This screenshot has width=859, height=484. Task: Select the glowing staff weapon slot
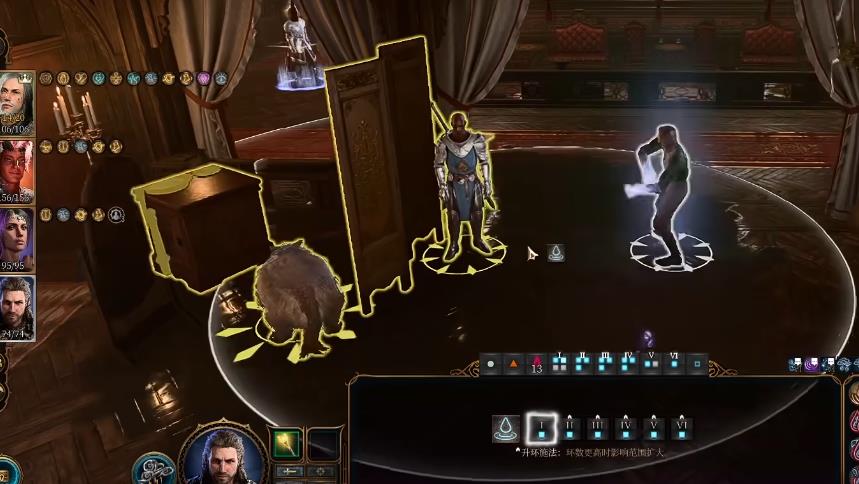pyautogui.click(x=287, y=443)
